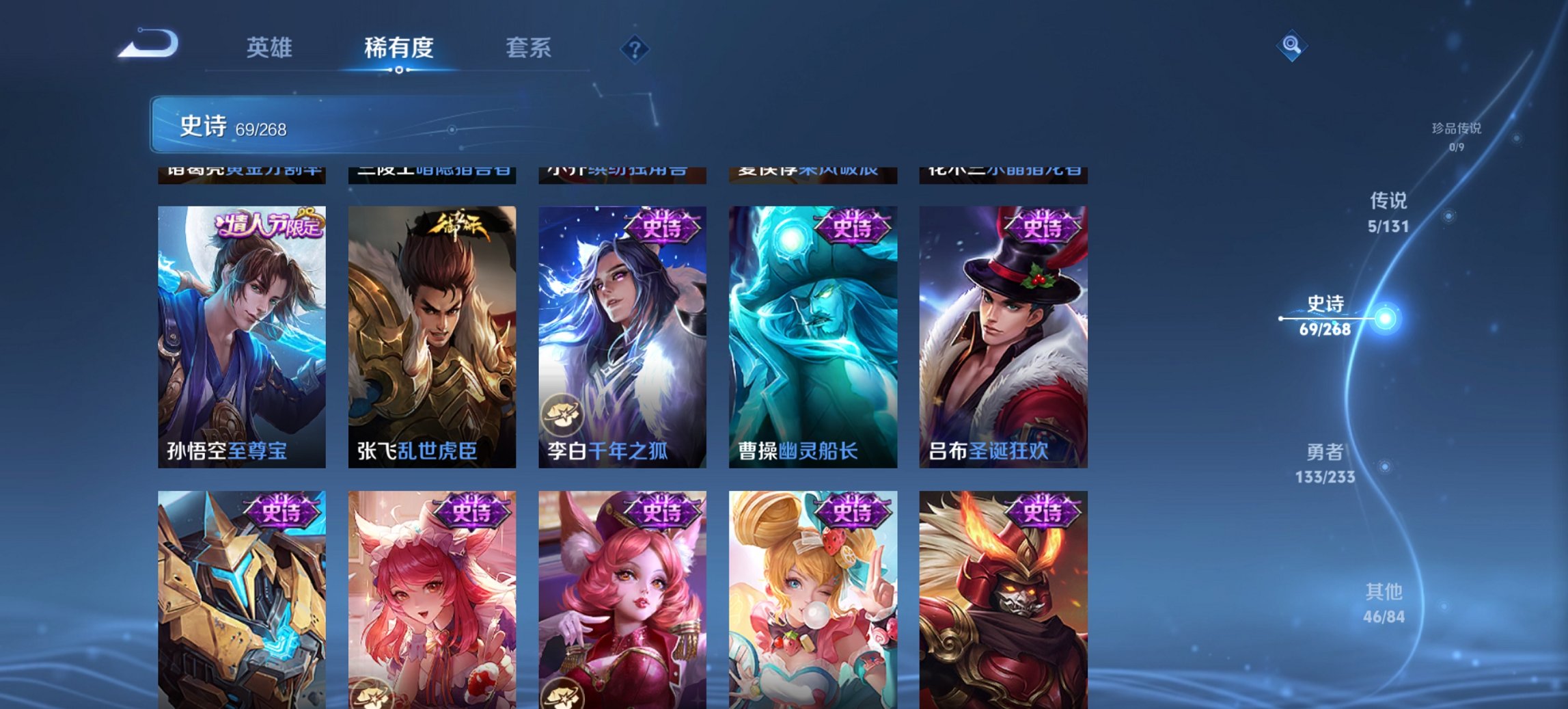Switch to the 套系 tab
1568x709 pixels.
tap(527, 48)
